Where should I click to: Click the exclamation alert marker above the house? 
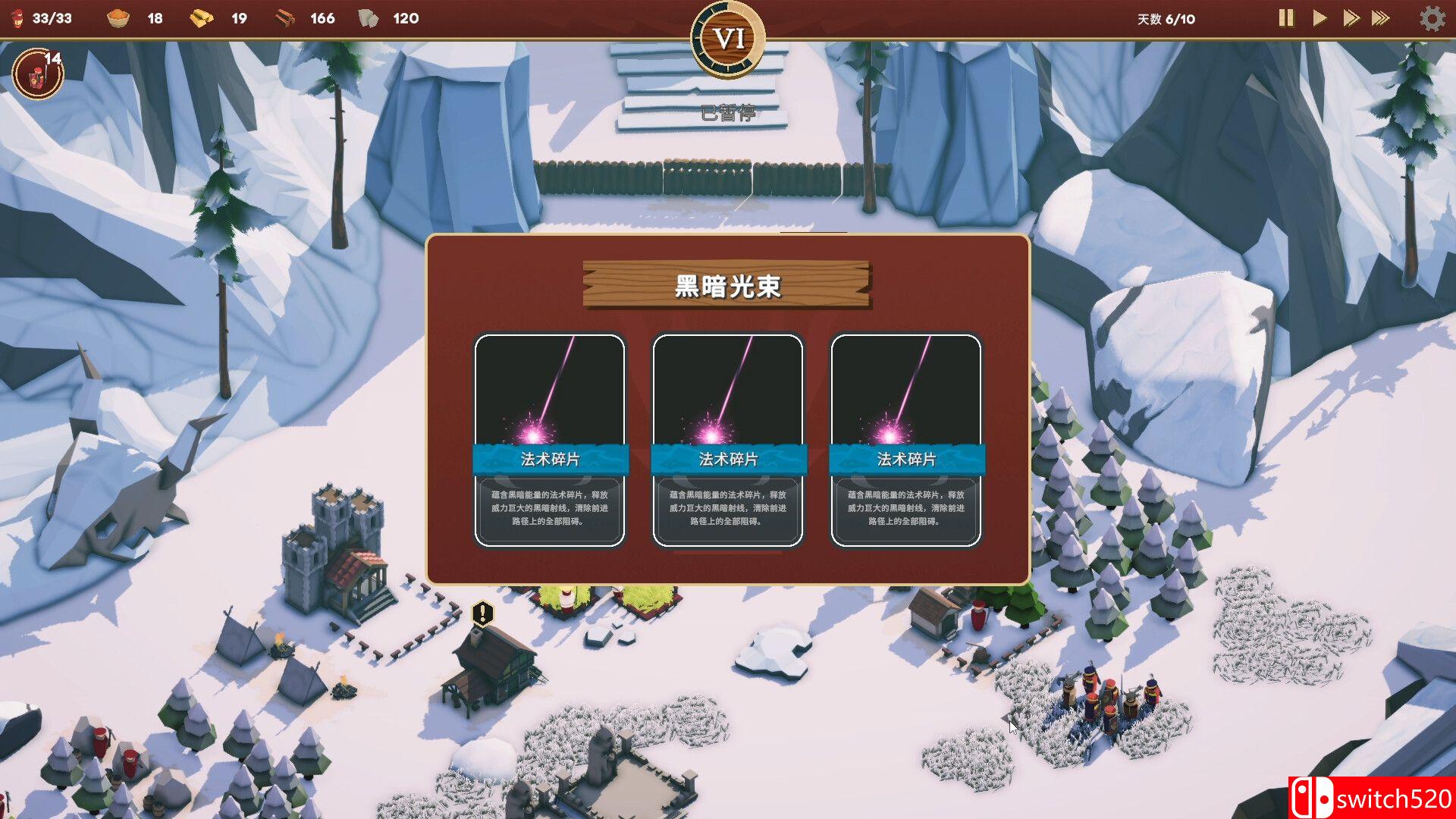[x=482, y=613]
